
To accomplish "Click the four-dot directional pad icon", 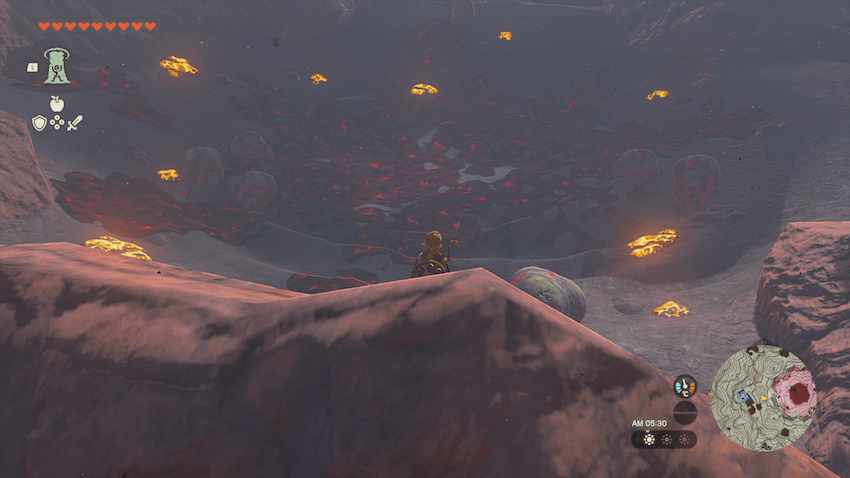I will click(57, 123).
